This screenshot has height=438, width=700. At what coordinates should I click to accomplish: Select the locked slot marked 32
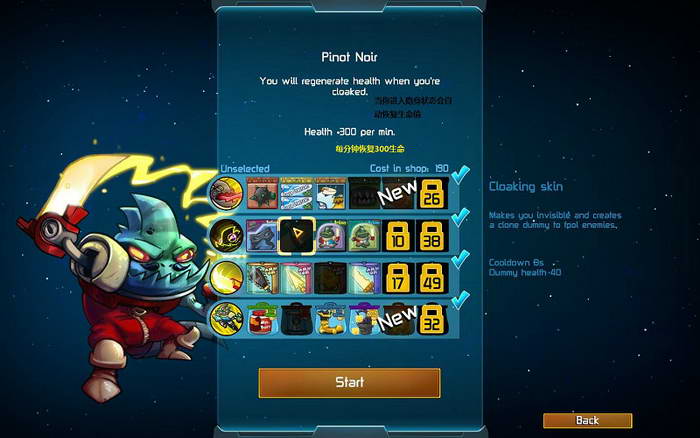coord(432,319)
